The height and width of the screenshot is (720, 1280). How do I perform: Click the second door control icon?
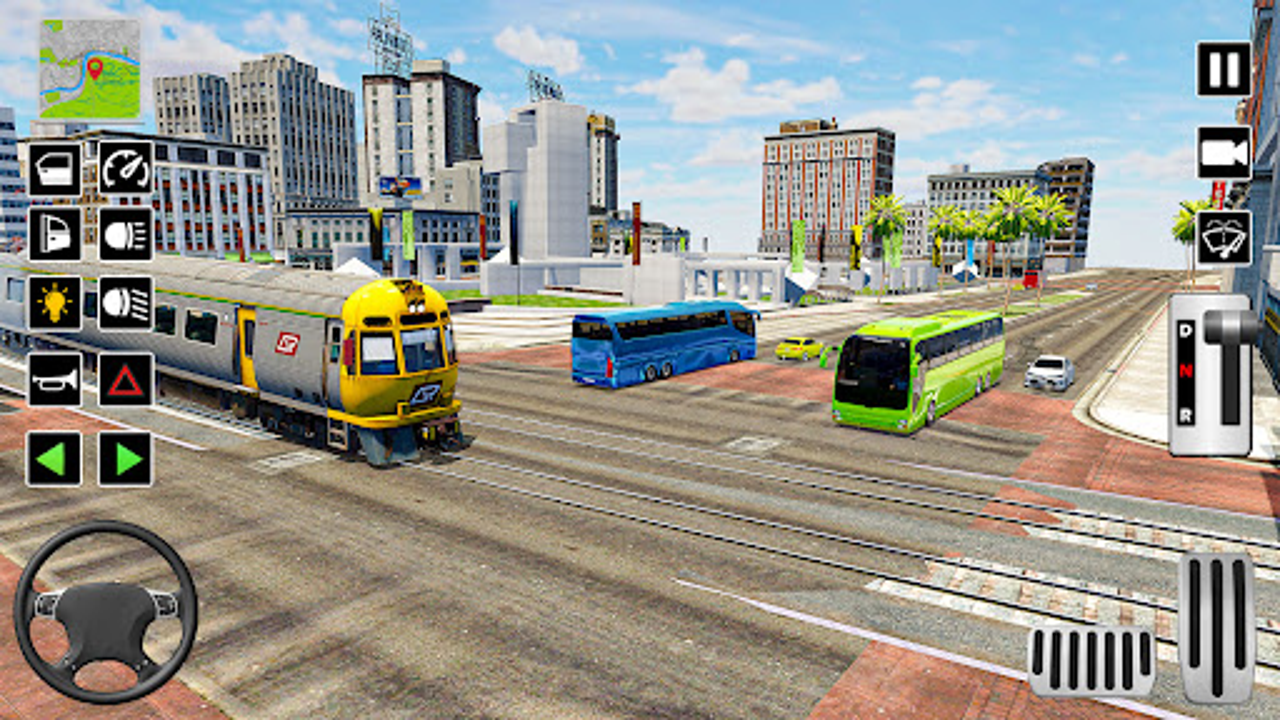57,236
